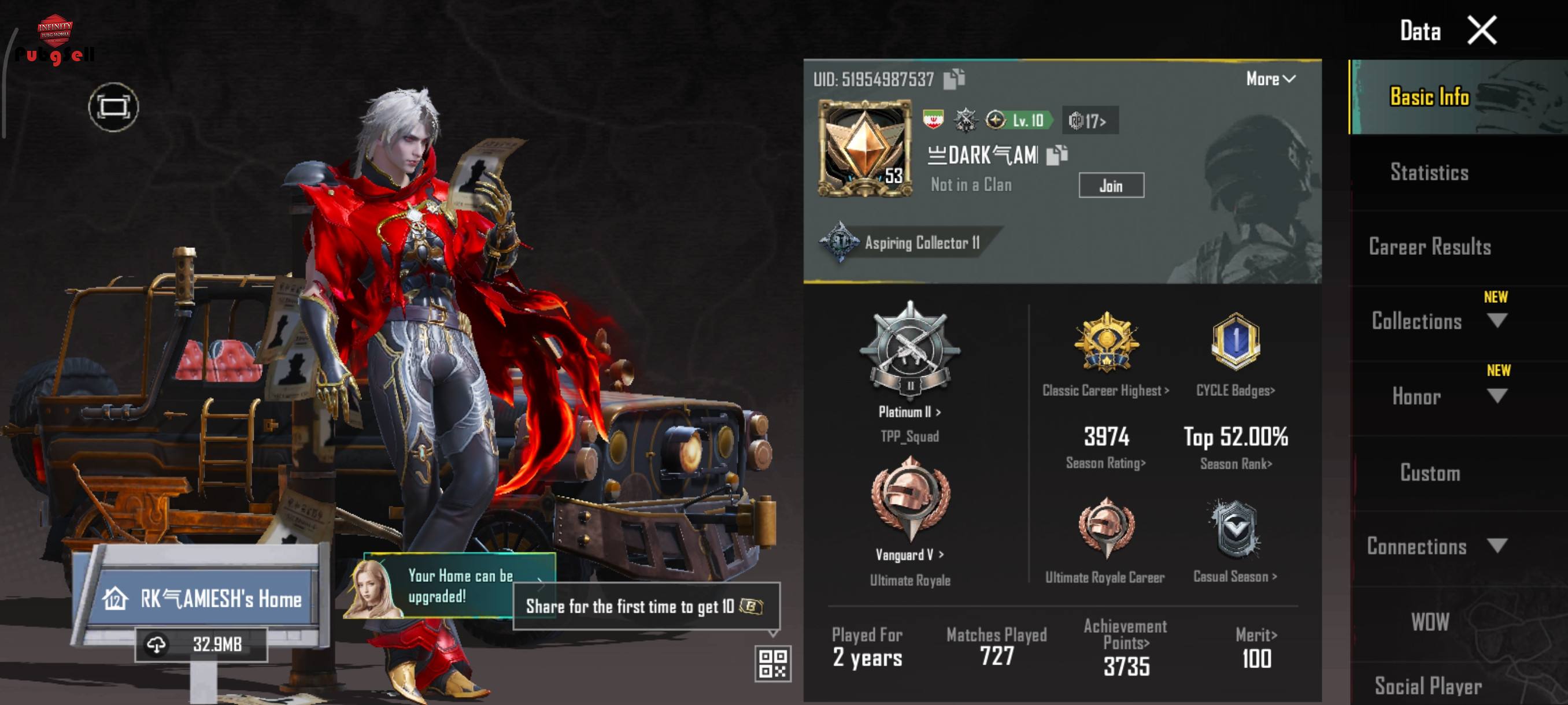The image size is (1568, 705).
Task: Open the QR code share button
Action: tap(772, 663)
